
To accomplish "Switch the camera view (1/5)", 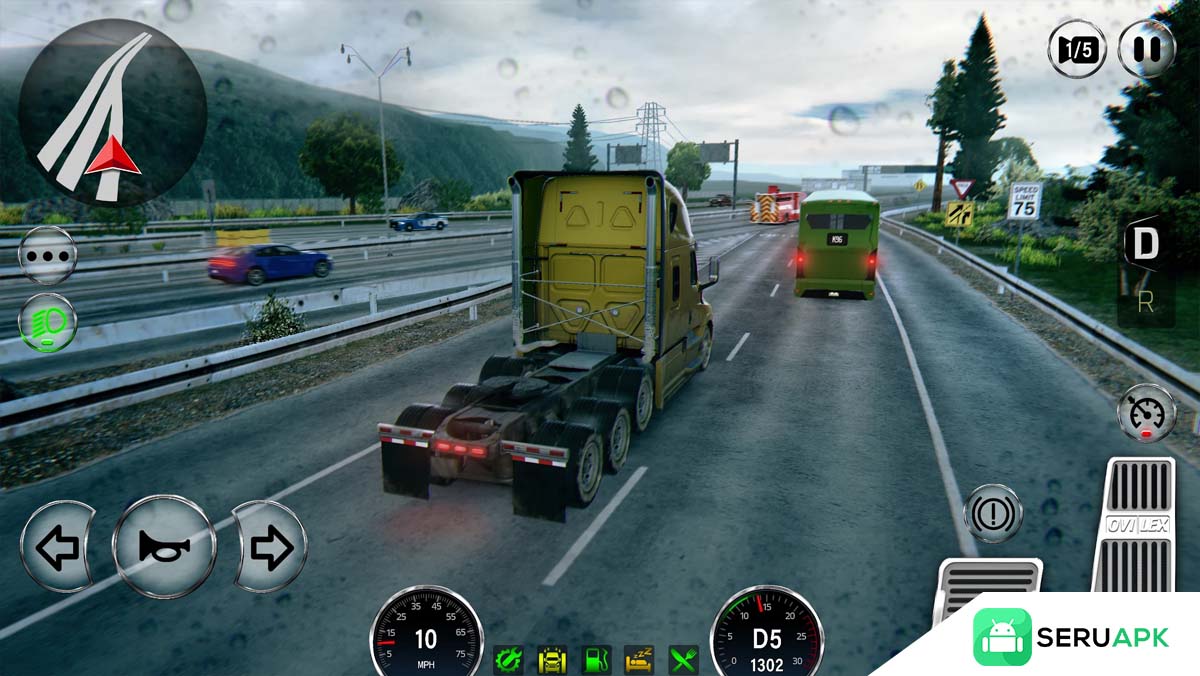I will [1077, 48].
